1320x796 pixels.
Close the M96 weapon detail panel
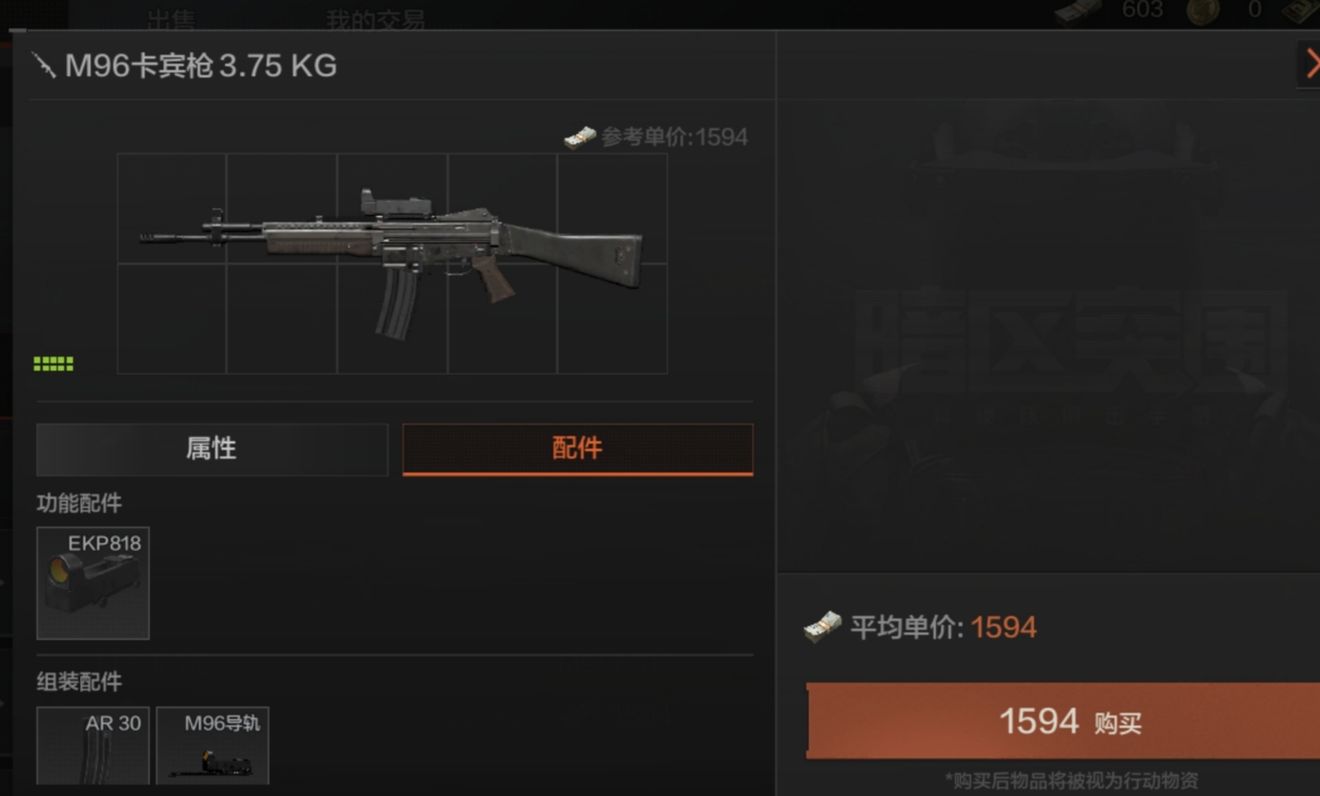[1313, 64]
